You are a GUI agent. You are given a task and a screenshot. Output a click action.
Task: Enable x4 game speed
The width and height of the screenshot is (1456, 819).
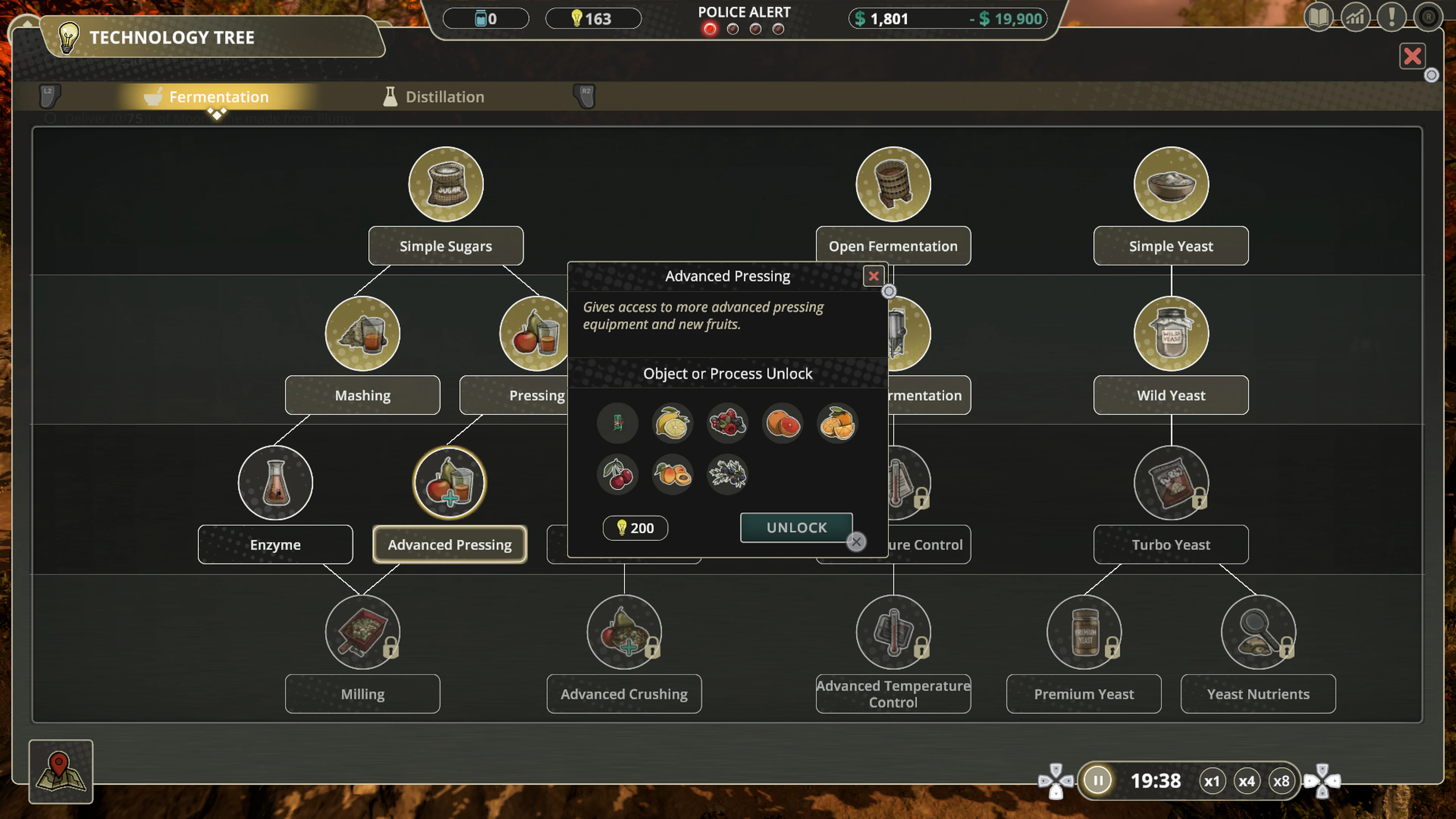[1247, 781]
